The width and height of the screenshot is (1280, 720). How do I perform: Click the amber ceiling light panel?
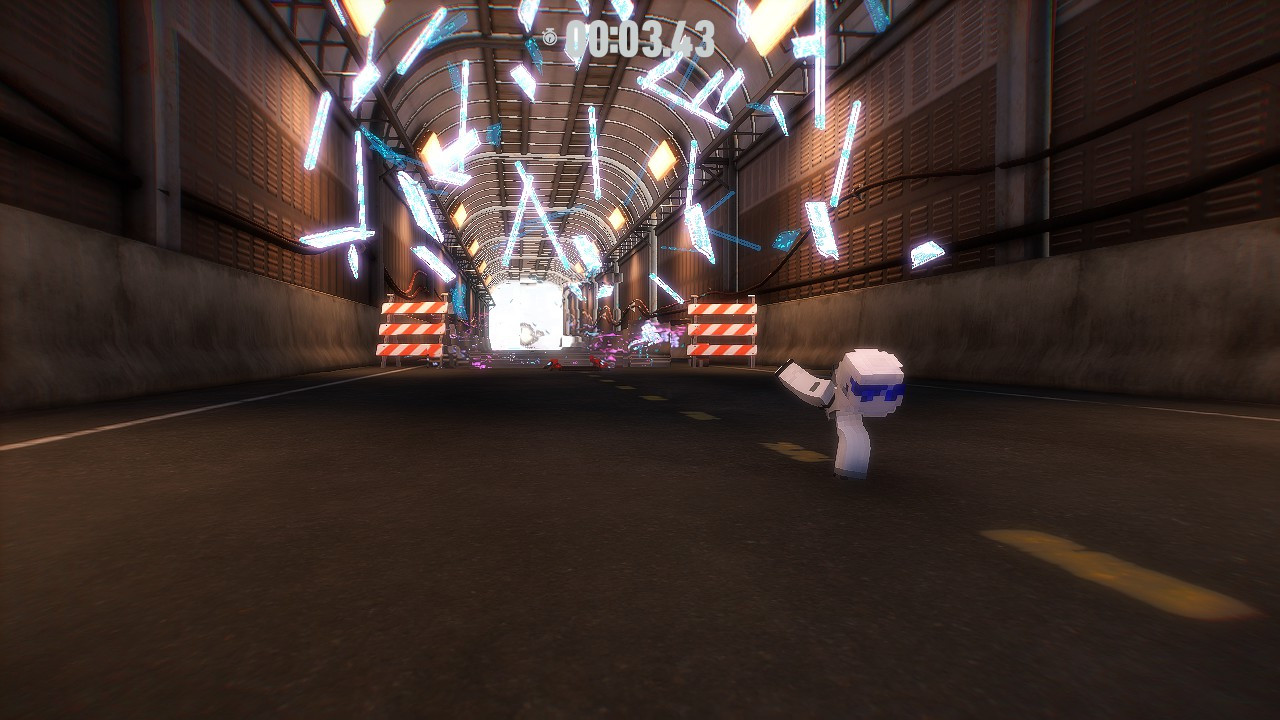[x=660, y=160]
